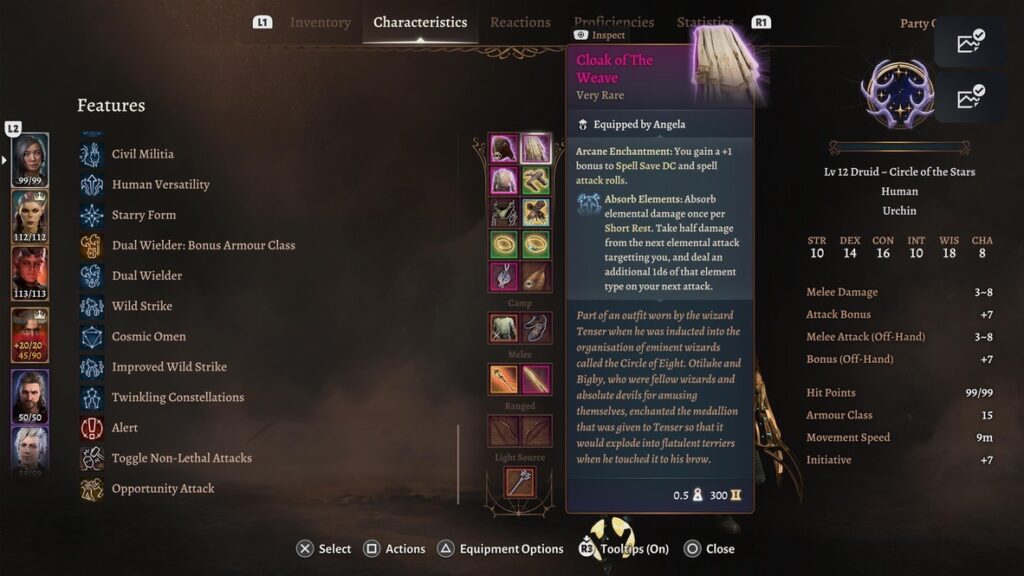
Task: Choose the Human Versatility feature
Action: pos(160,184)
